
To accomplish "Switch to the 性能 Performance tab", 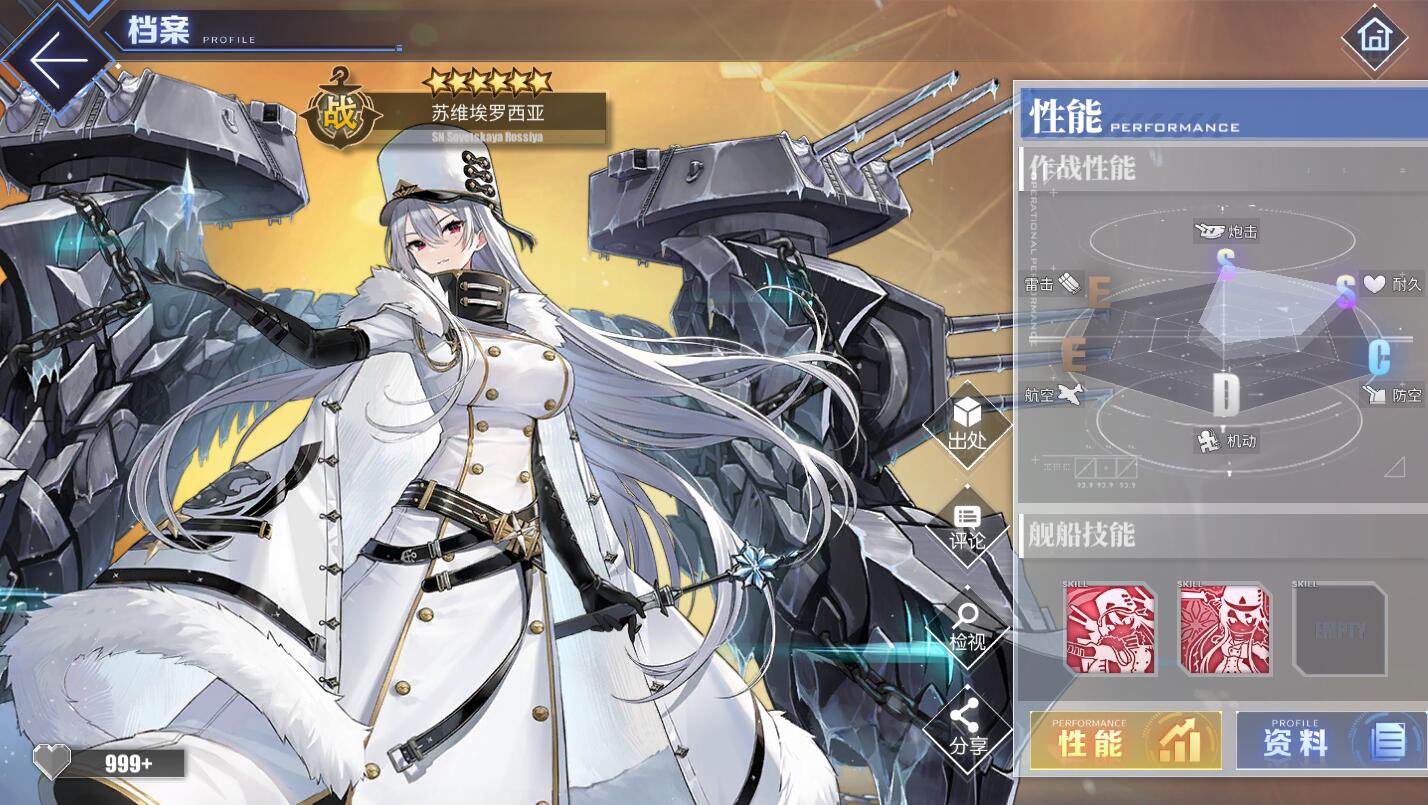I will click(1126, 741).
